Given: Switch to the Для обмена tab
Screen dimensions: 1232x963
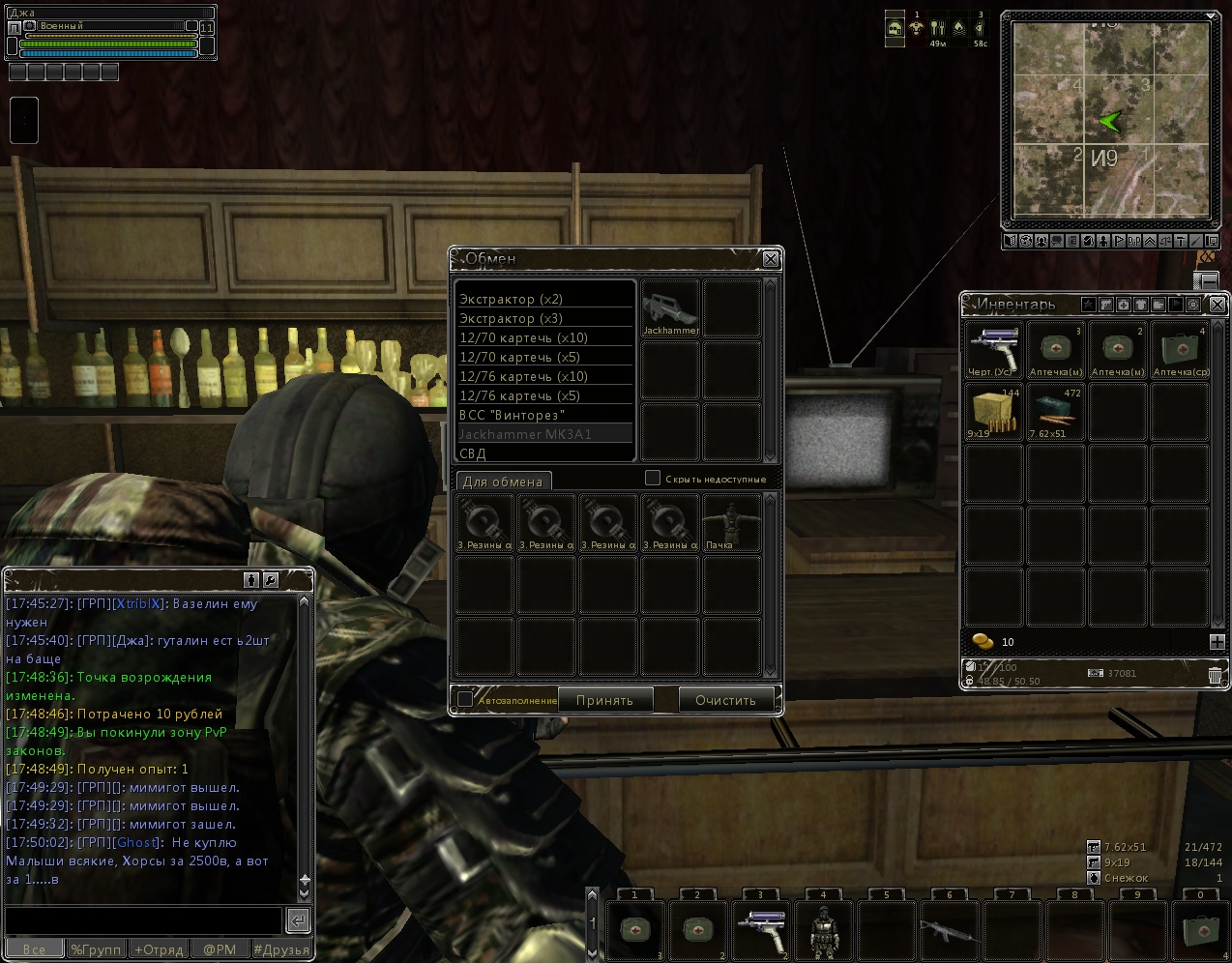Looking at the screenshot, I should (x=503, y=481).
